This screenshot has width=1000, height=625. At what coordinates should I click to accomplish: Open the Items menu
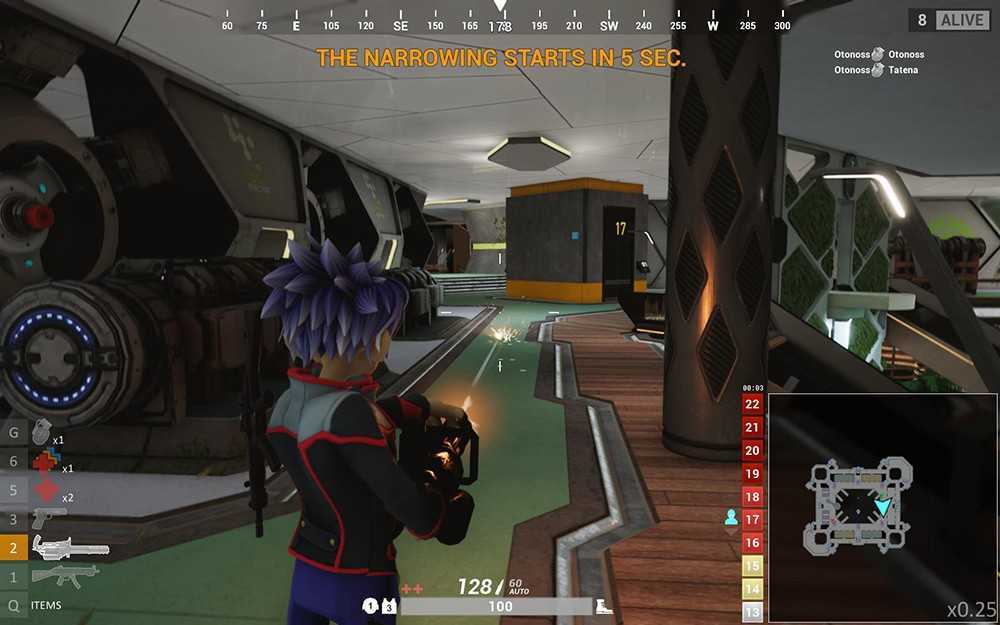(46, 605)
